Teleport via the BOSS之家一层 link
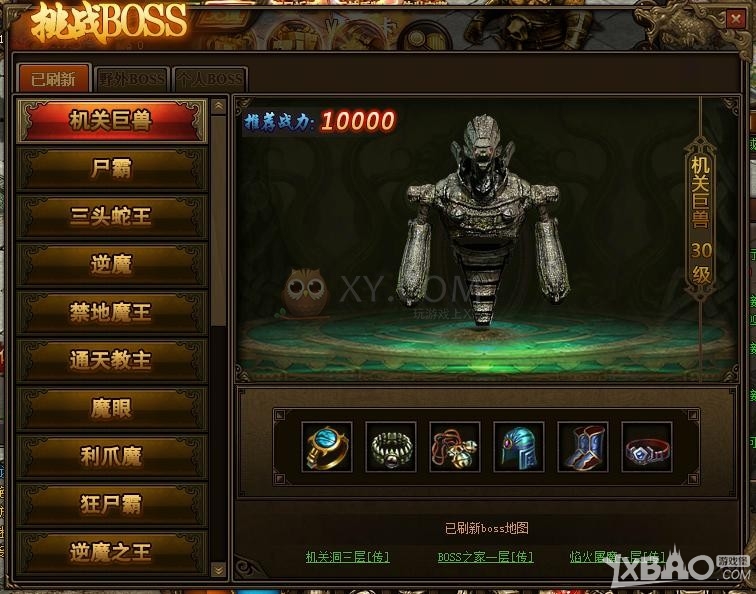The width and height of the screenshot is (756, 594). [485, 557]
